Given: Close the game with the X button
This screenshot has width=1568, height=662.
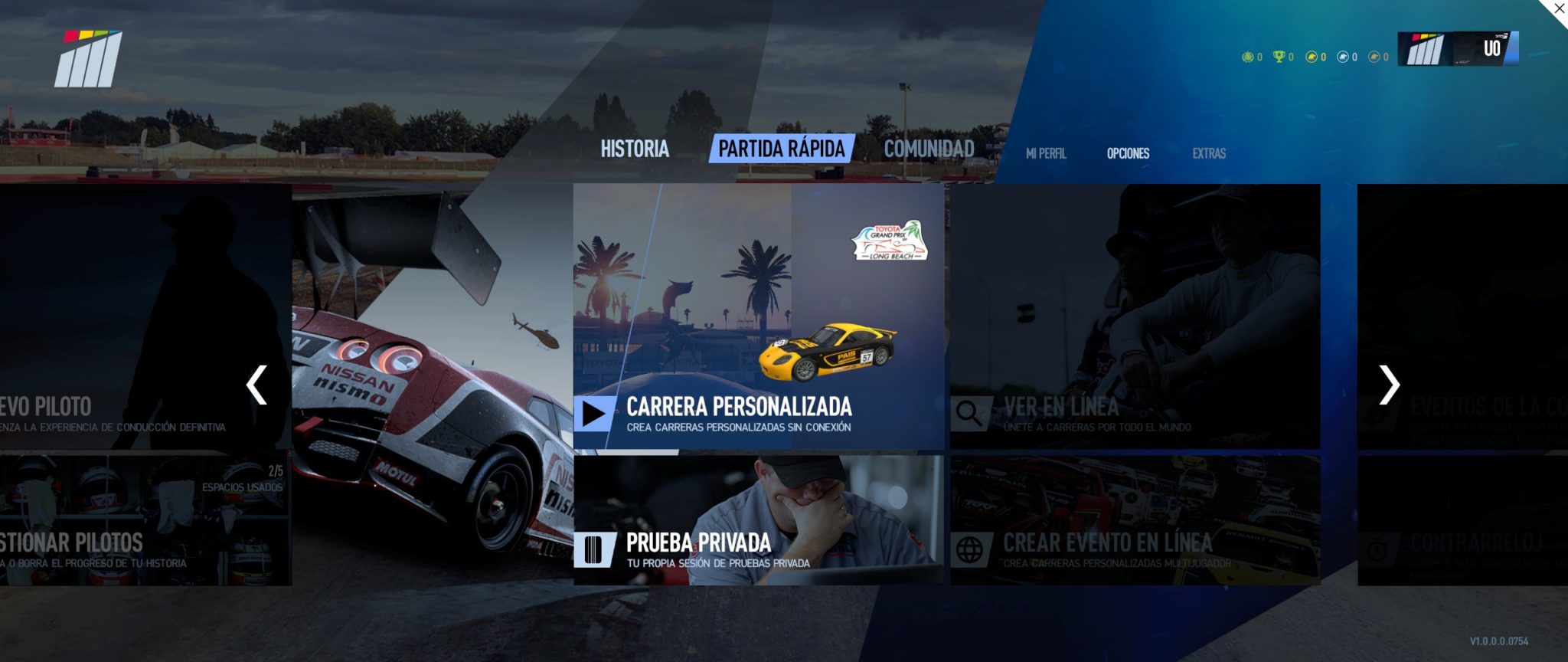Looking at the screenshot, I should coord(1559,9).
